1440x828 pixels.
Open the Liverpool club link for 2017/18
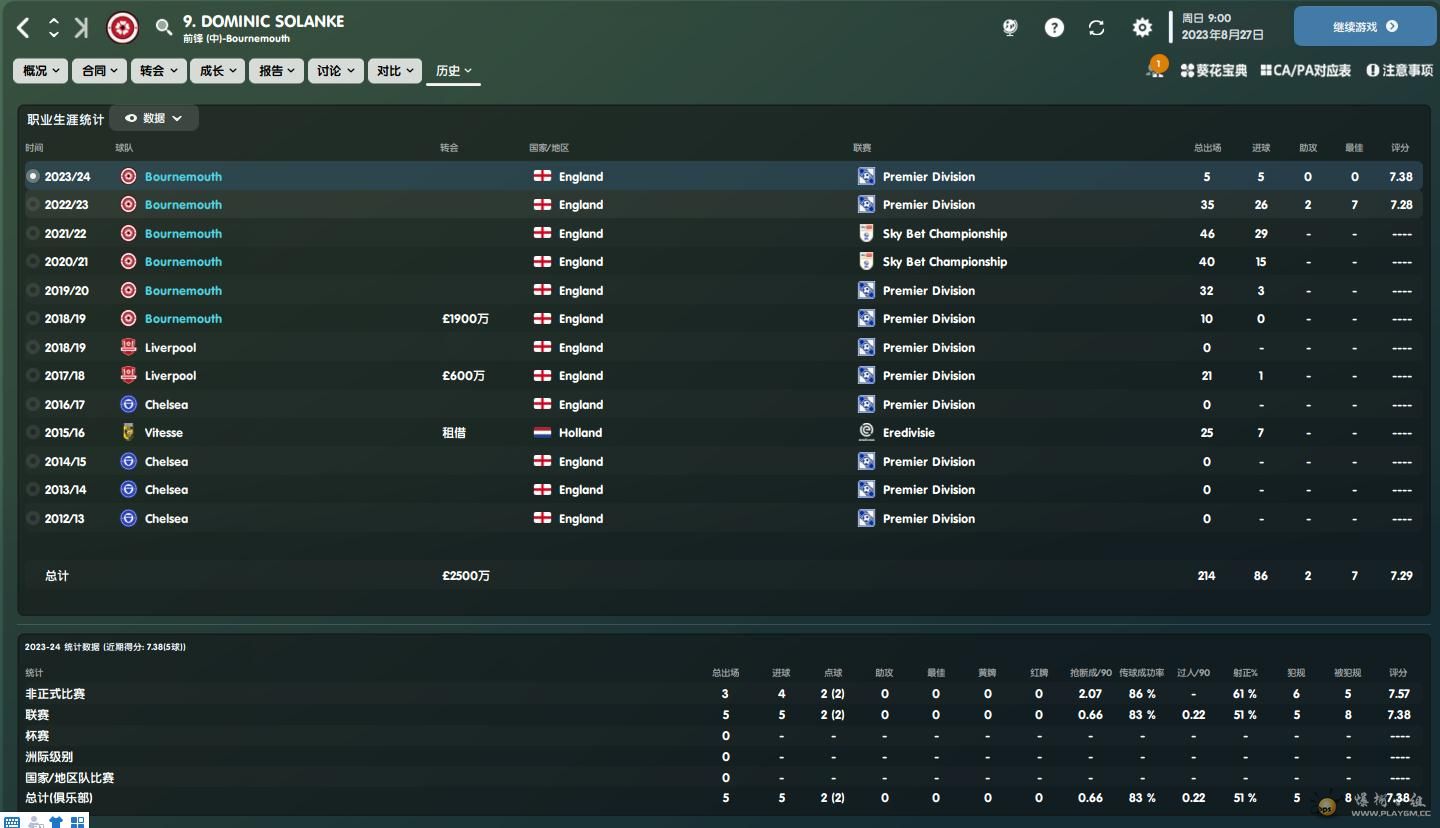click(170, 376)
